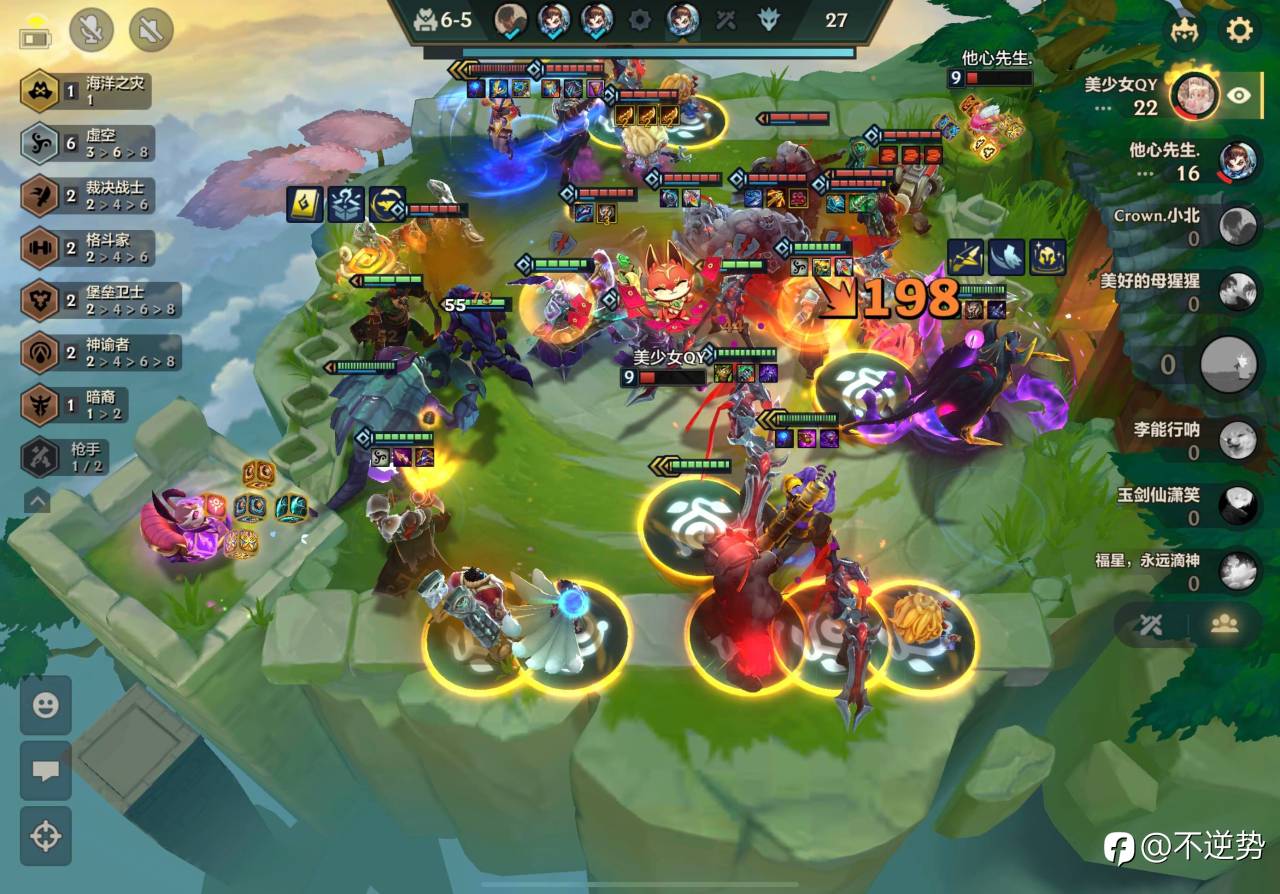Image resolution: width=1280 pixels, height=894 pixels.
Task: View player 他心先生. in the scoreboard
Action: coord(1179,160)
